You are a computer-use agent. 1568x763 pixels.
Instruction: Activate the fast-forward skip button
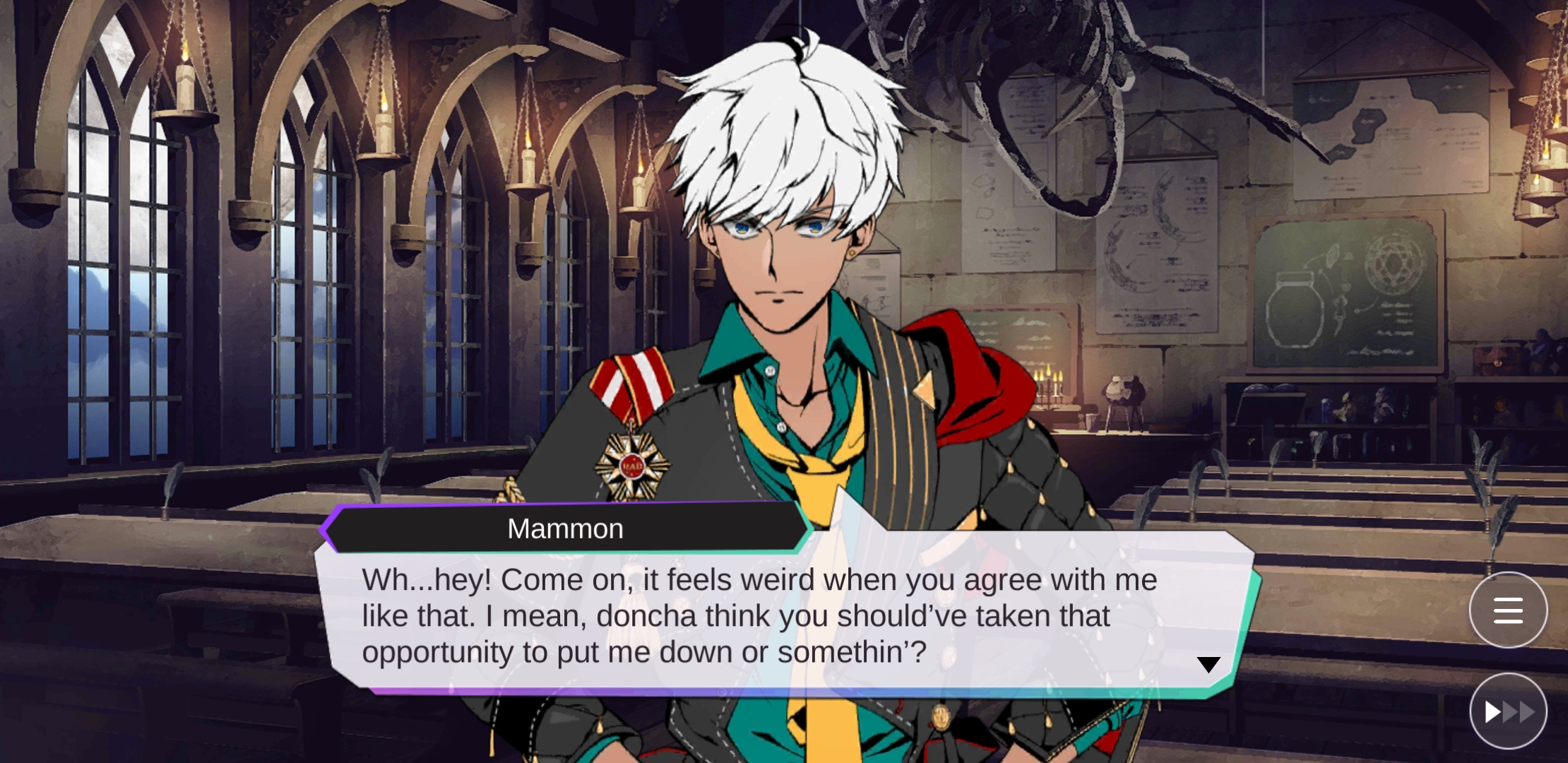(1508, 711)
